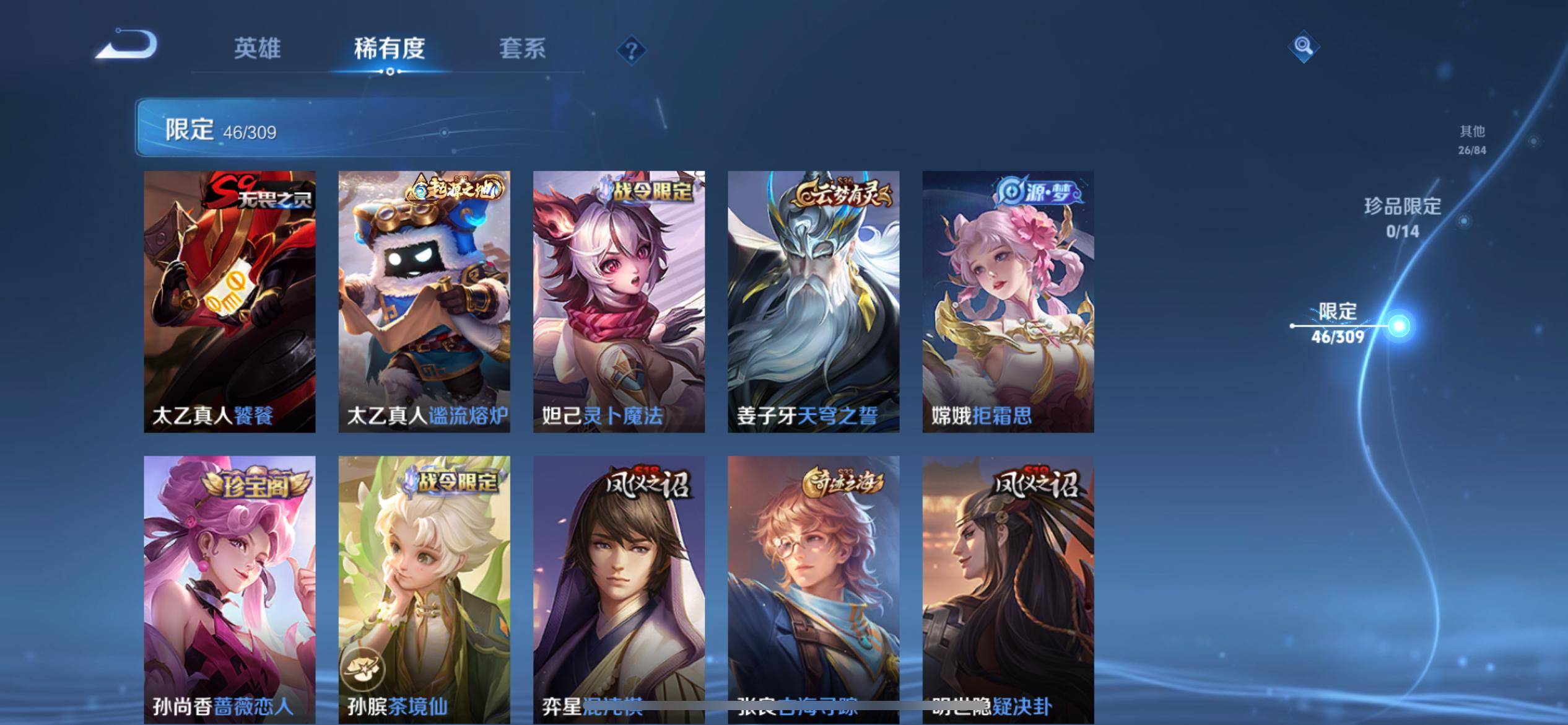Screen dimensions: 1568x725
Task: Select the 明世隐 疑决卦 skin card
Action: [1008, 589]
